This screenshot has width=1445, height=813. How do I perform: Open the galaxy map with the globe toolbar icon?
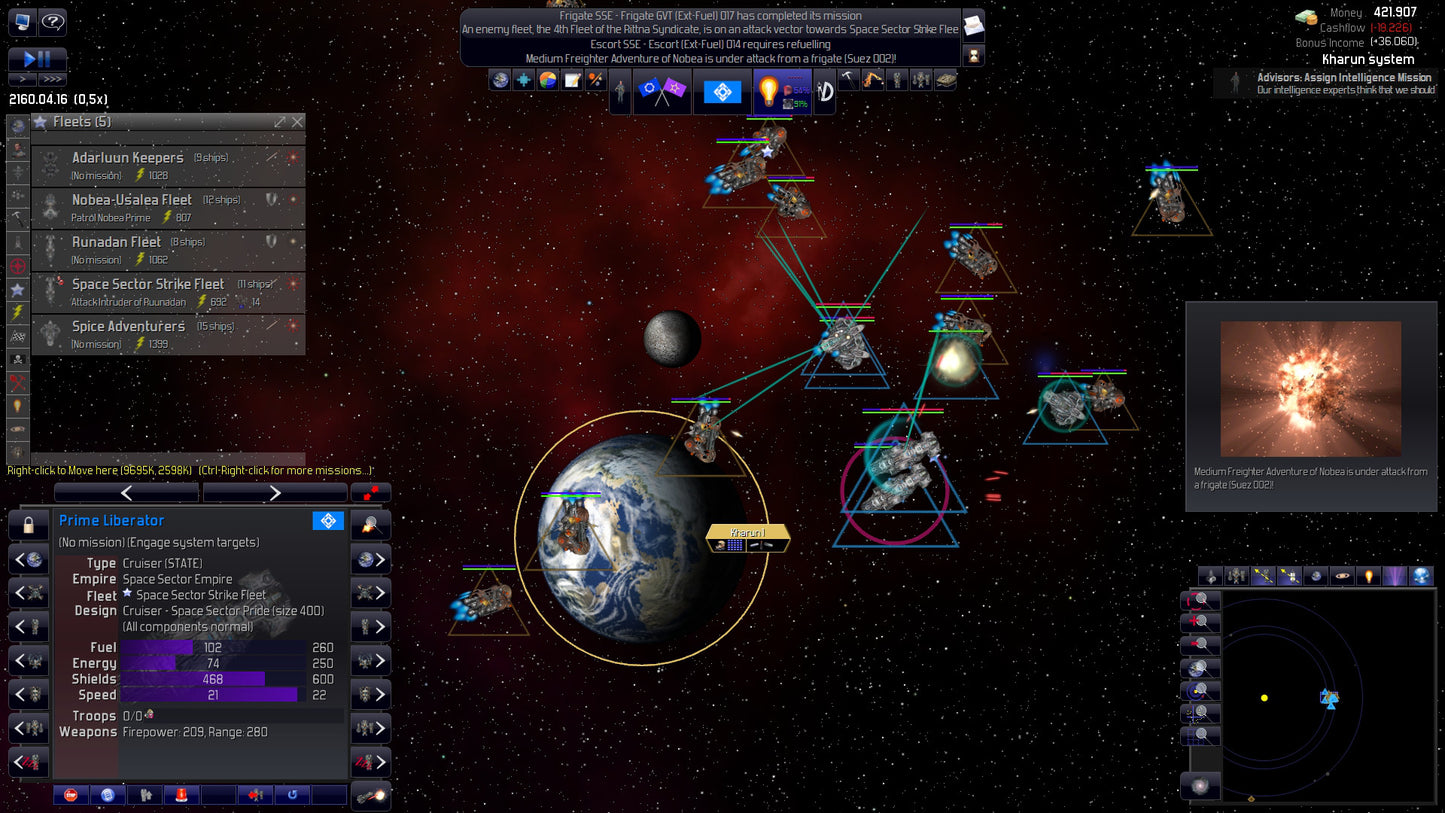[x=498, y=79]
